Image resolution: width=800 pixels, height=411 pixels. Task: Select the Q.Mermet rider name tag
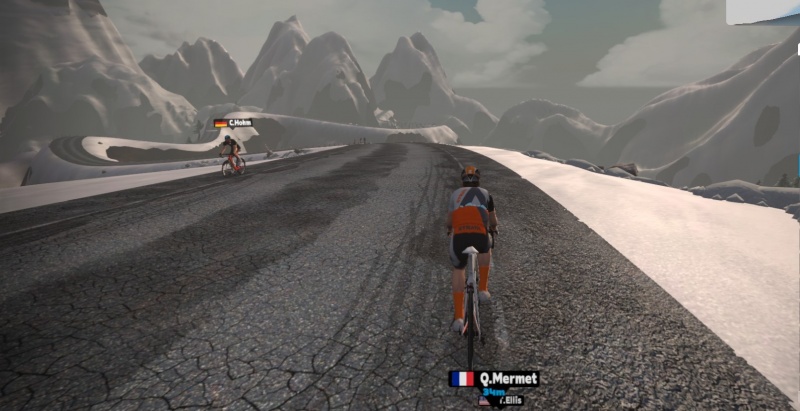coord(494,379)
